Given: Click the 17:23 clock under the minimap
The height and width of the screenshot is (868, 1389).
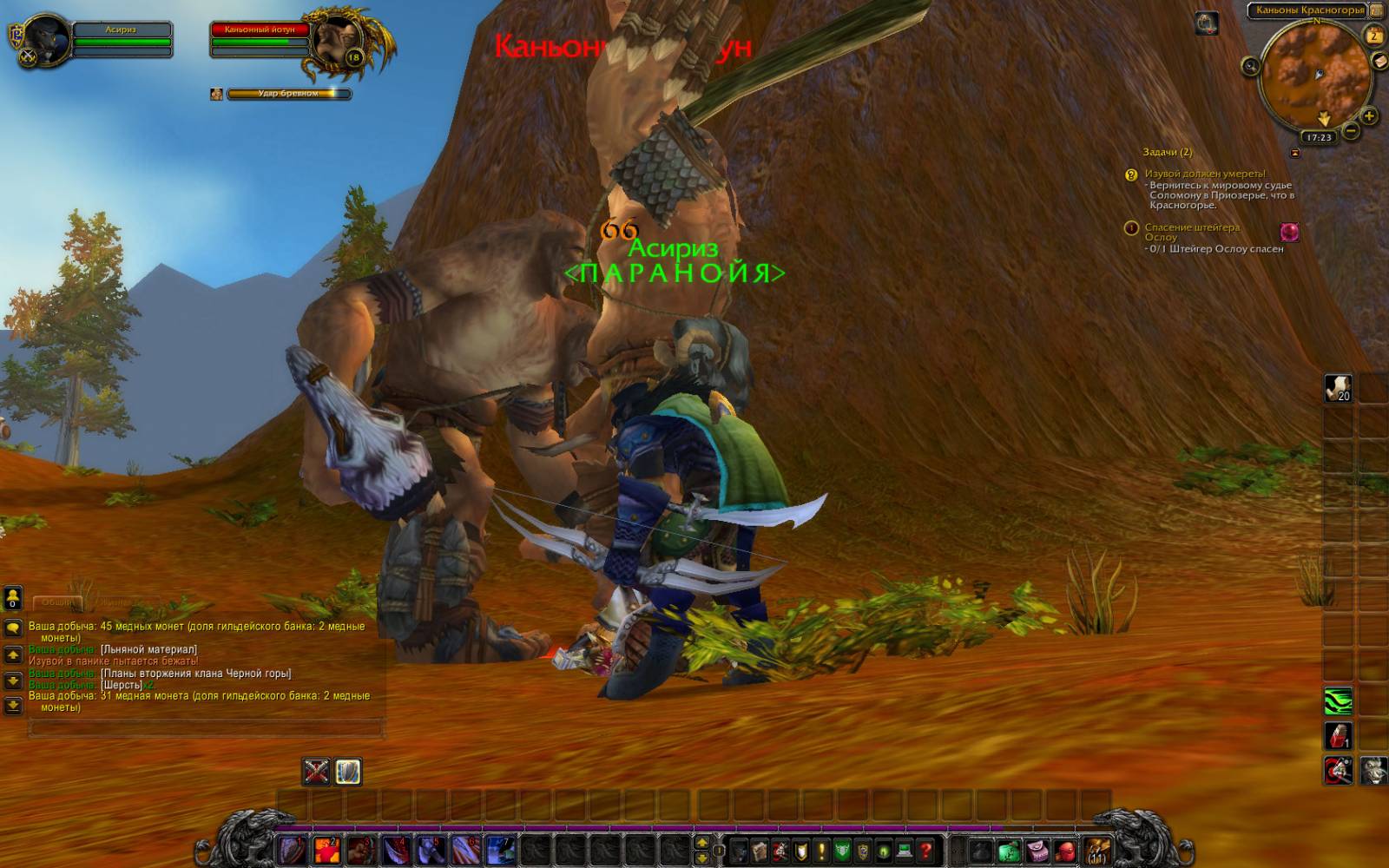Looking at the screenshot, I should pos(1319,137).
